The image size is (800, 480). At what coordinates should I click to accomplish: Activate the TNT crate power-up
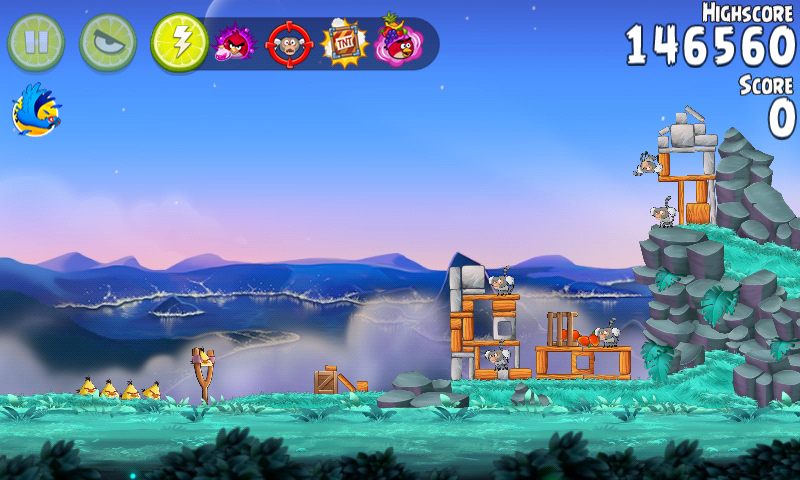pyautogui.click(x=344, y=43)
